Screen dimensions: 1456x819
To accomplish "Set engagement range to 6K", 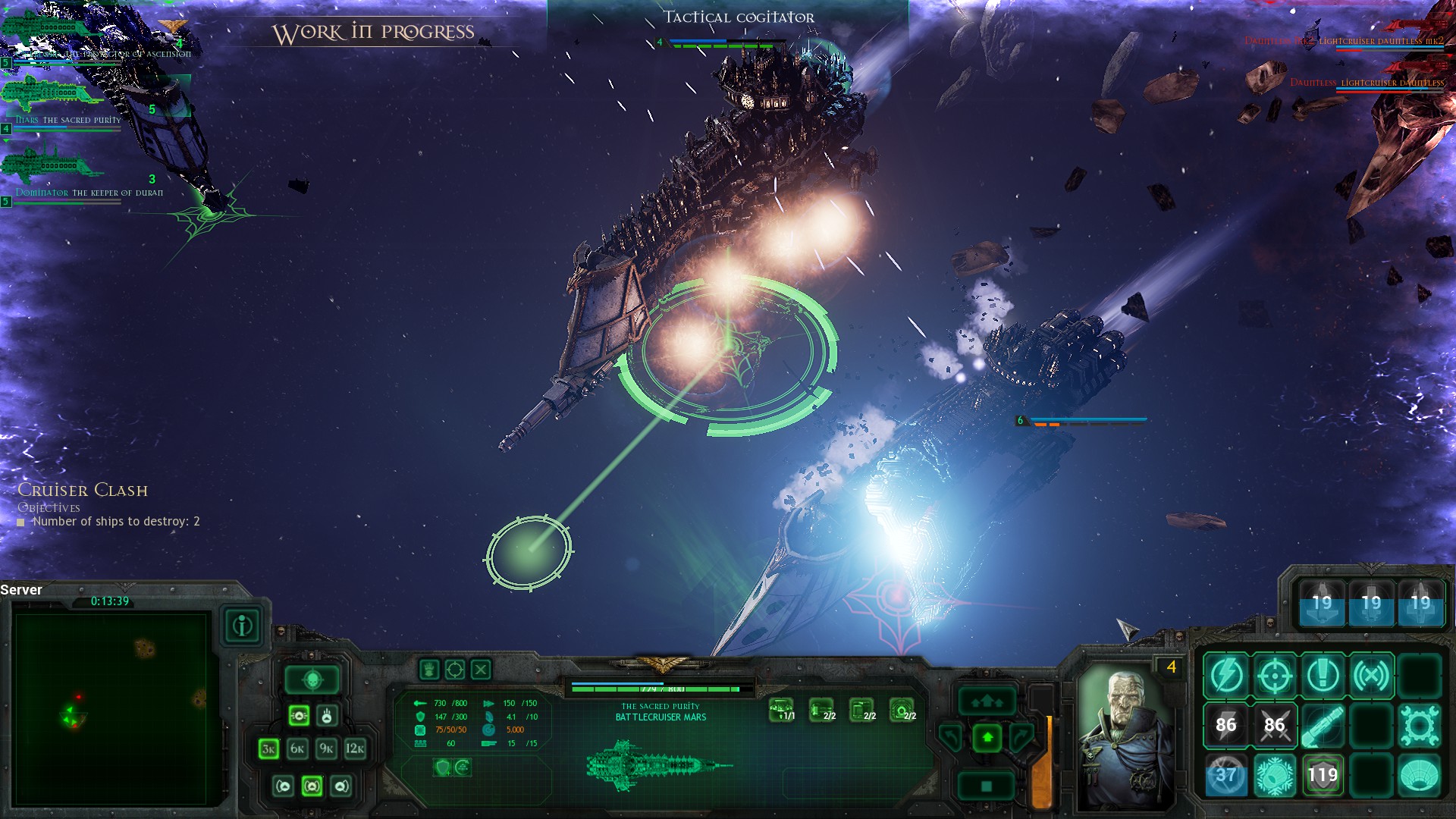I will point(297,749).
